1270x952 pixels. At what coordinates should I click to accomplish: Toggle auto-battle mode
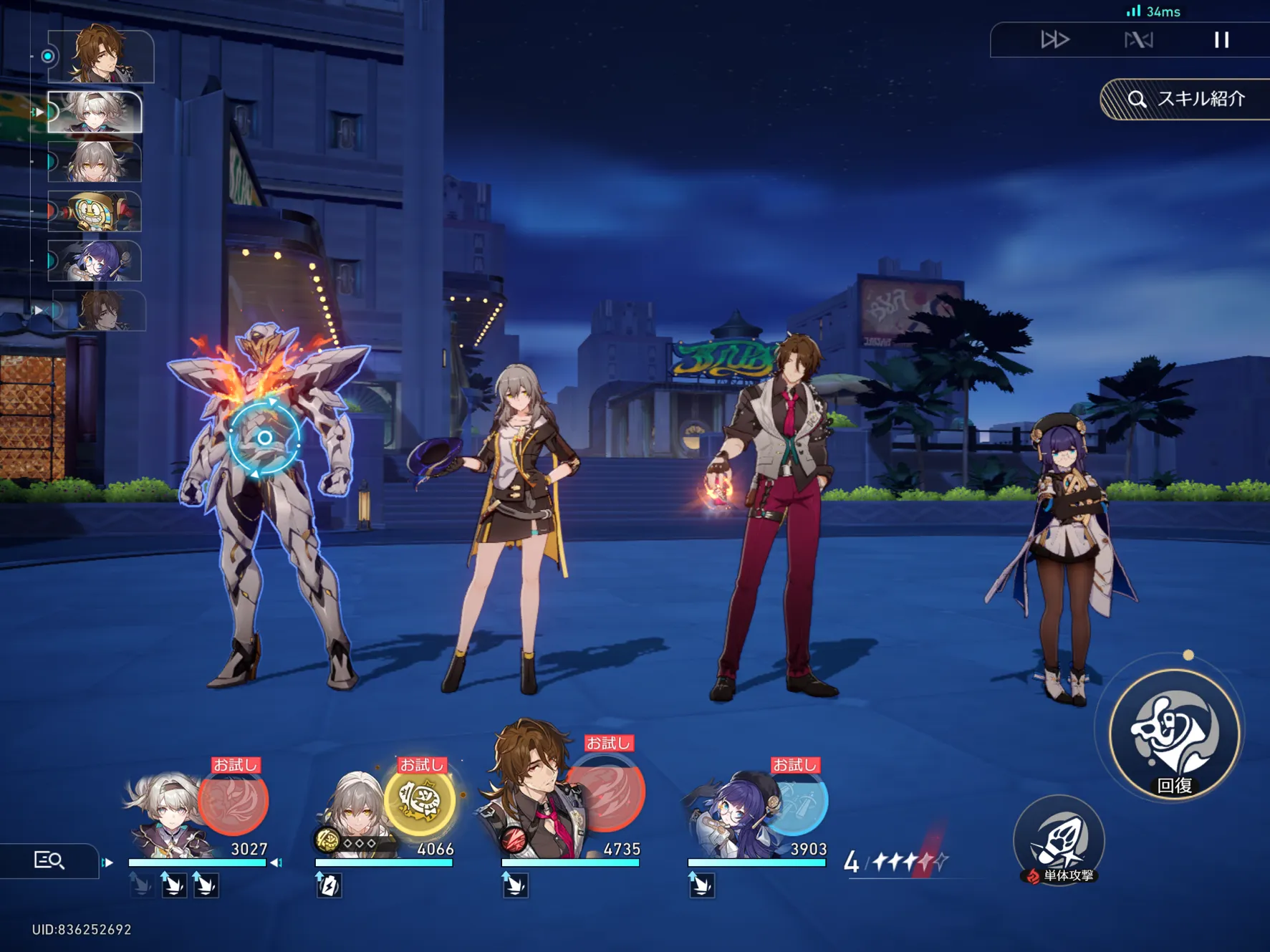[1138, 40]
